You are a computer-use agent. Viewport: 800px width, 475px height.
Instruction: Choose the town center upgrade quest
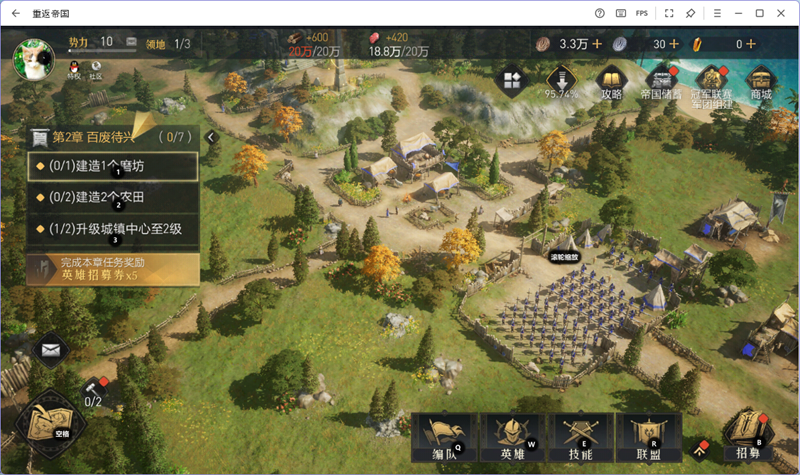tap(112, 229)
